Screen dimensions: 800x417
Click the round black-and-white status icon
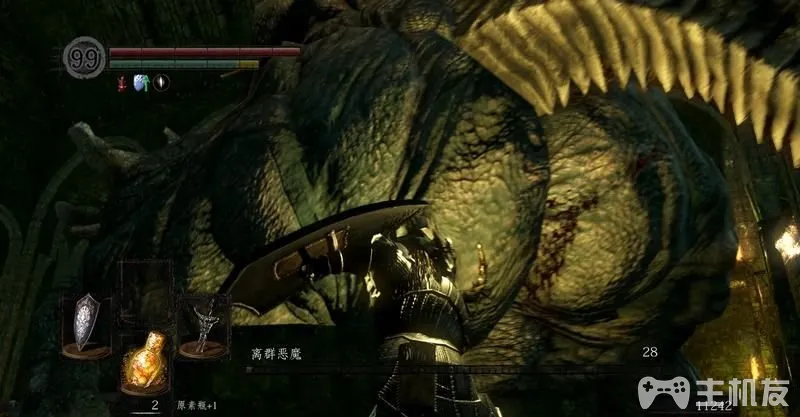tap(160, 82)
